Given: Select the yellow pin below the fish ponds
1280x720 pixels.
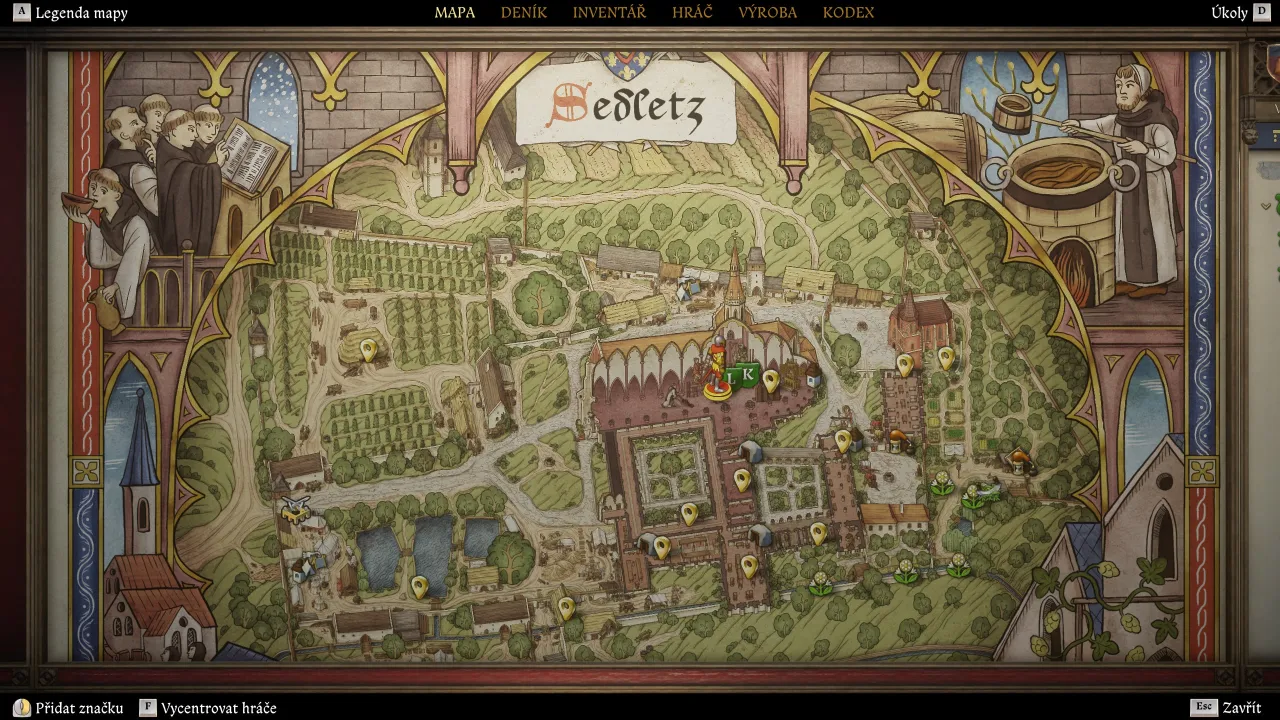Looking at the screenshot, I should [420, 585].
